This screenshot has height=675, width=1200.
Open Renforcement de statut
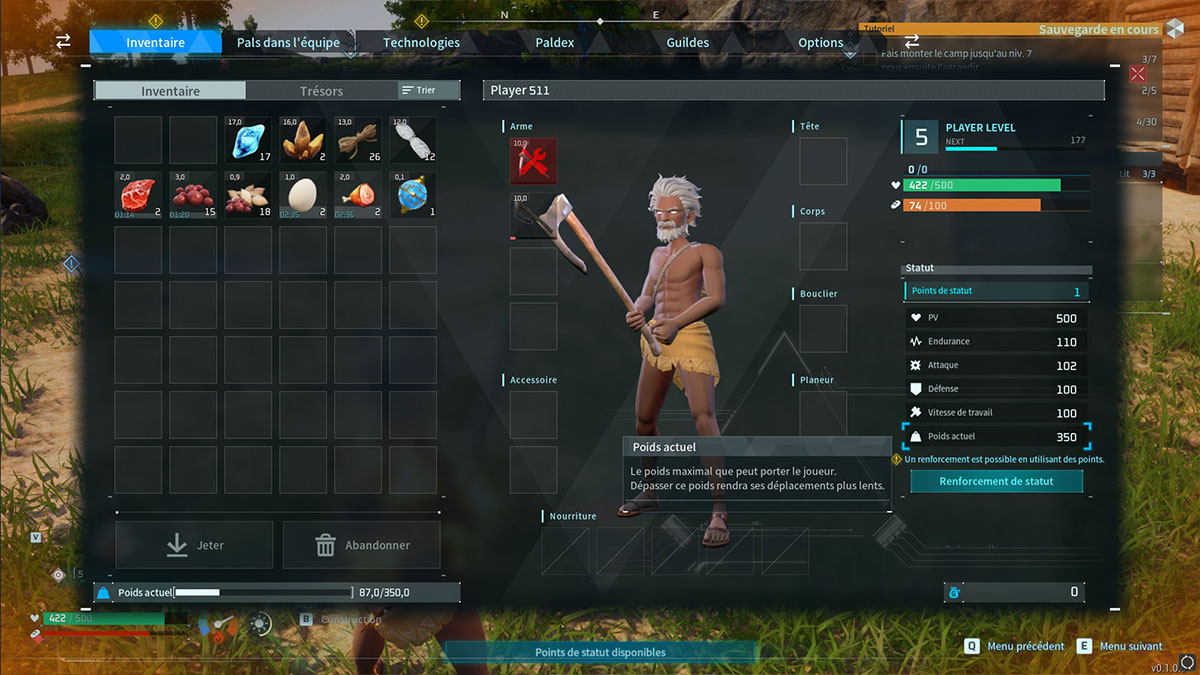tap(996, 481)
